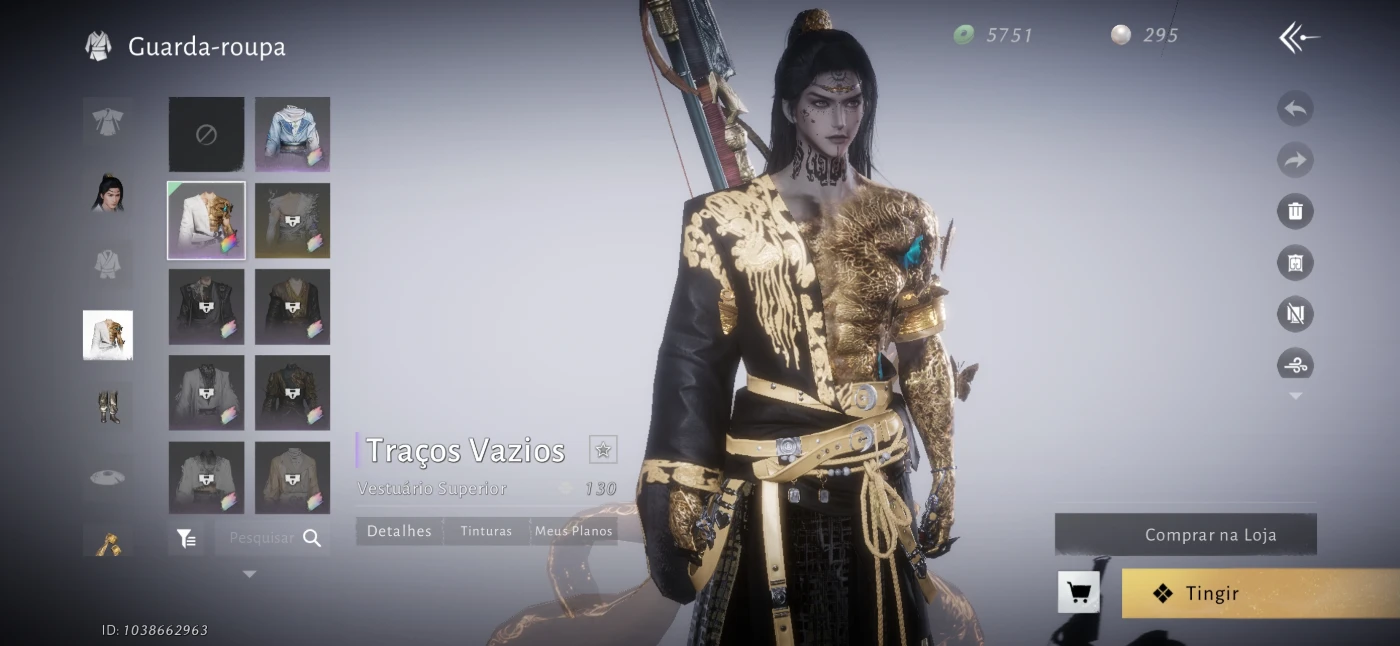Click the trash can icon

(x=1295, y=211)
